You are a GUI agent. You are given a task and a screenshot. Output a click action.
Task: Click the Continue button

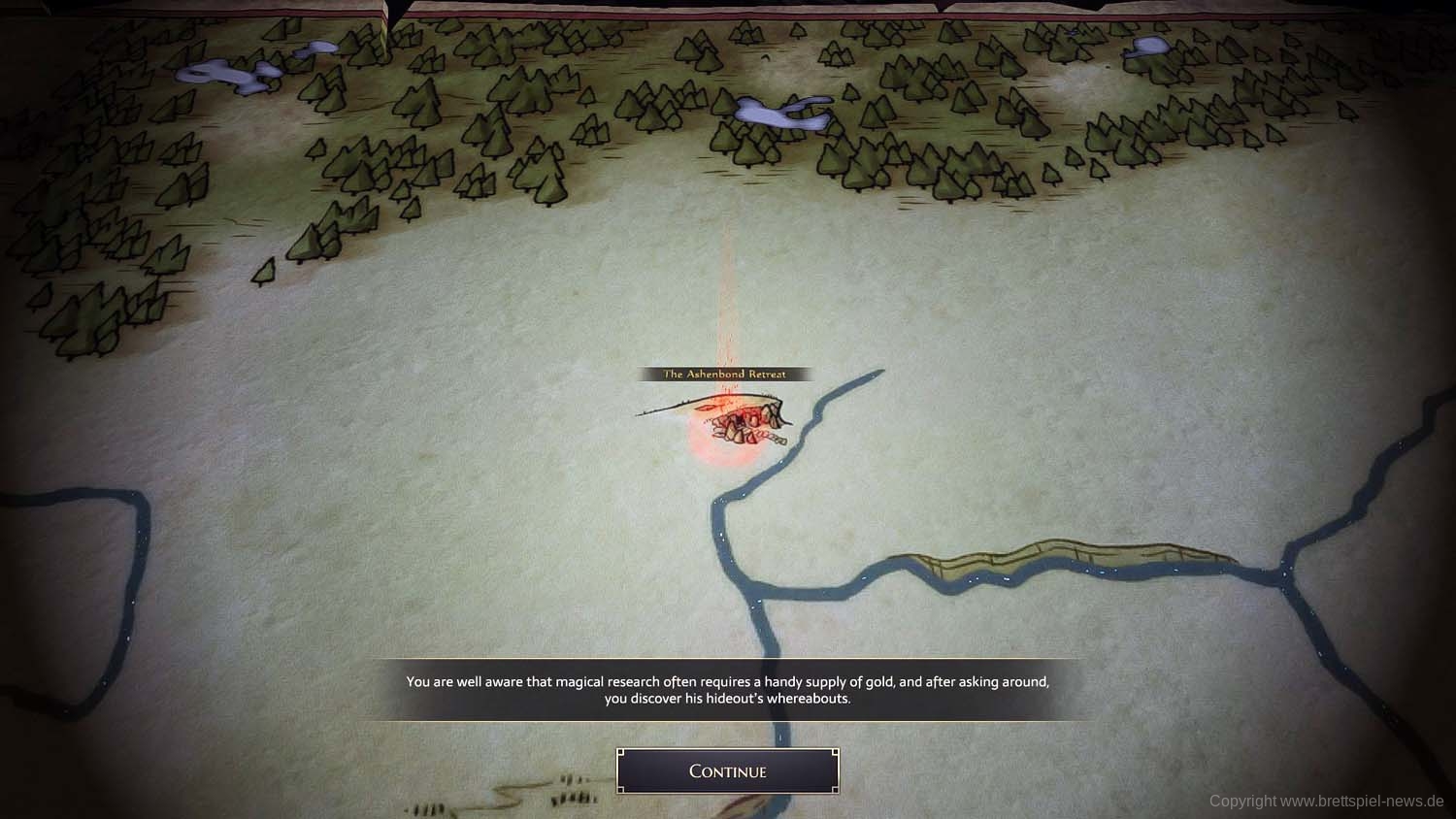click(x=727, y=771)
